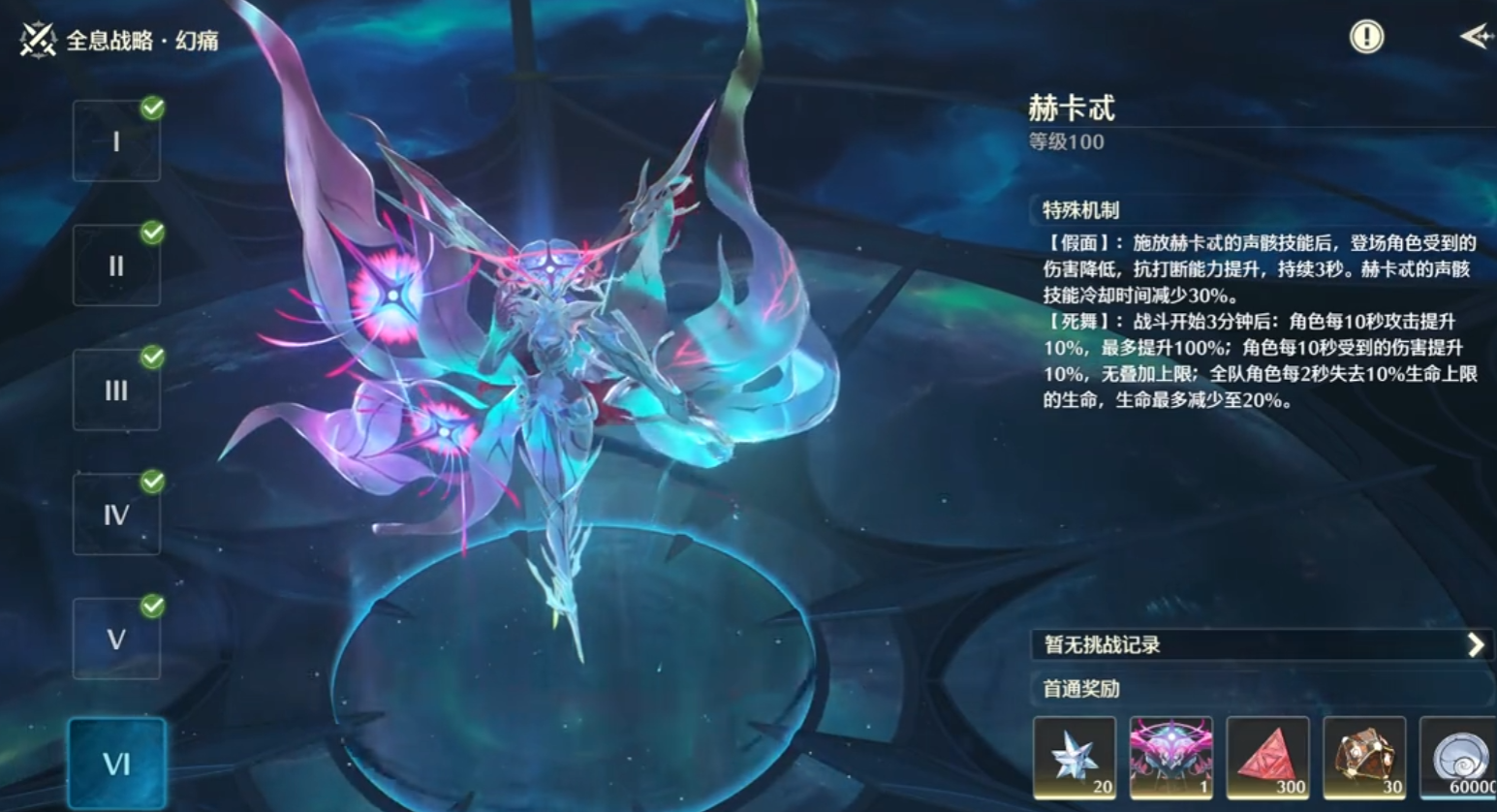Select the highlighted difficulty VI tab
The image size is (1497, 812).
click(x=117, y=765)
